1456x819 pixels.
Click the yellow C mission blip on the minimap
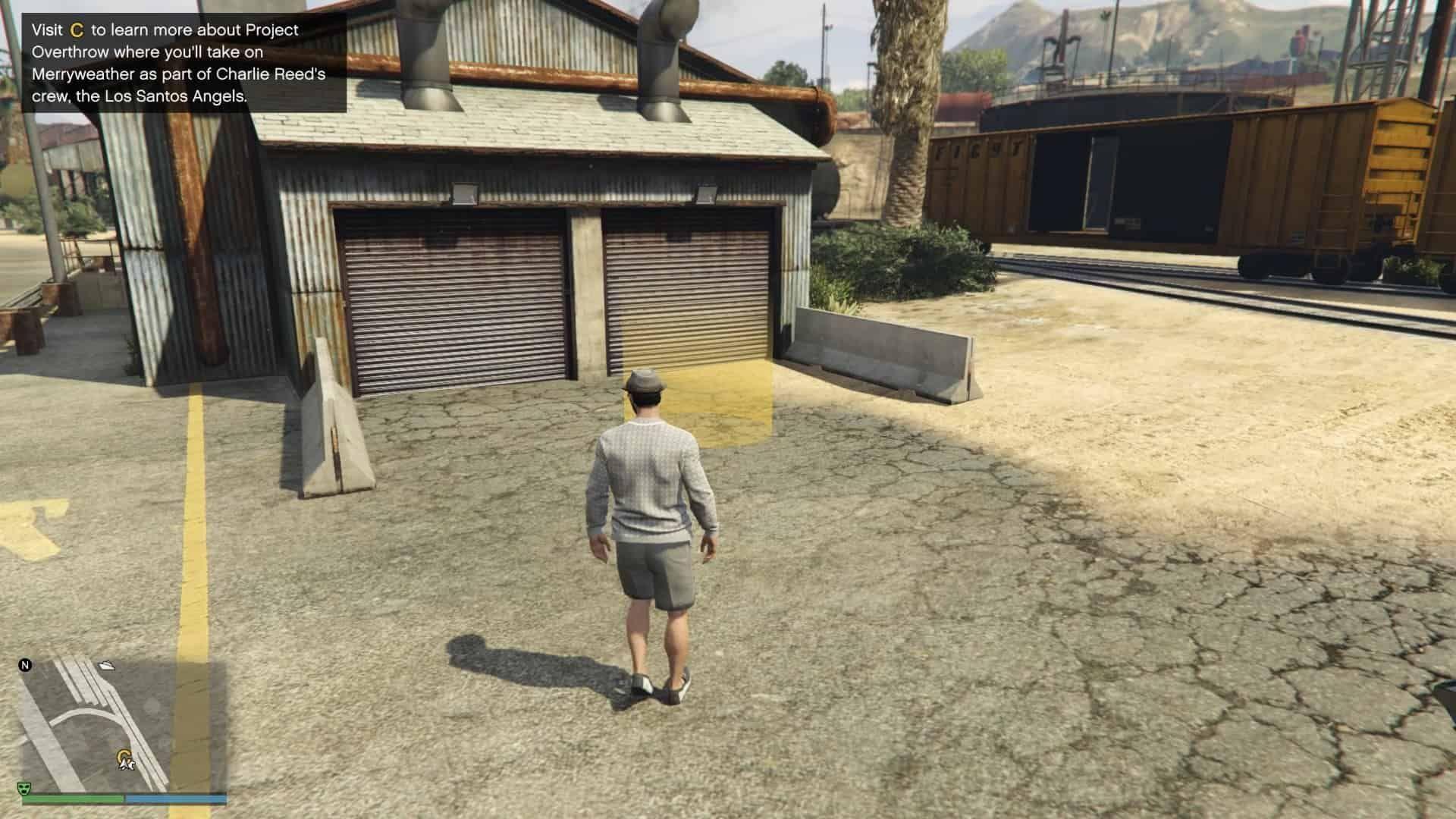pyautogui.click(x=124, y=755)
